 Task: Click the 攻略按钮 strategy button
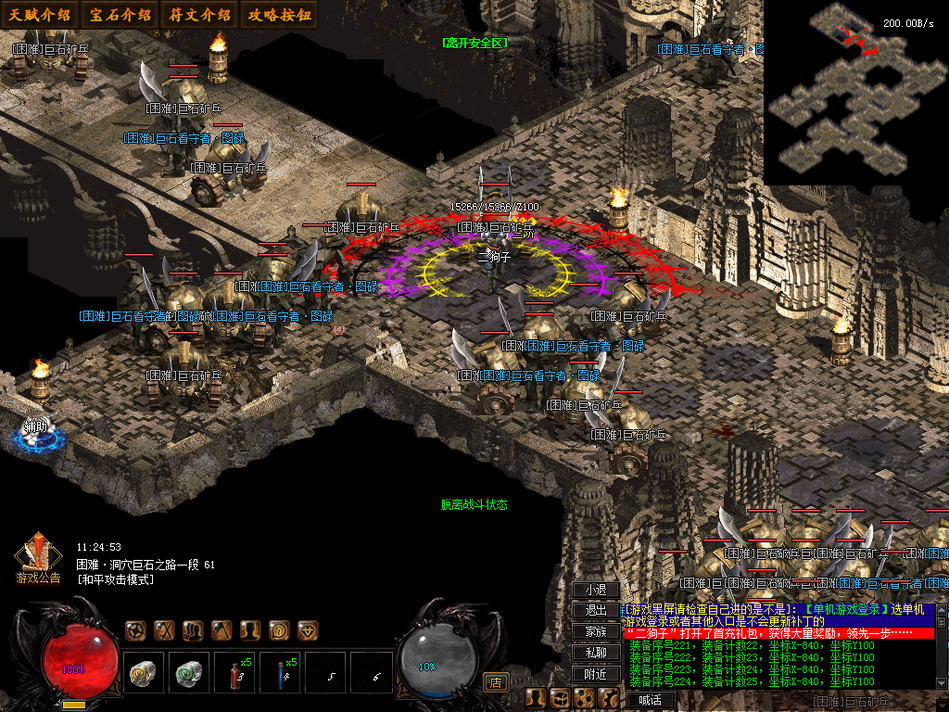pos(280,15)
